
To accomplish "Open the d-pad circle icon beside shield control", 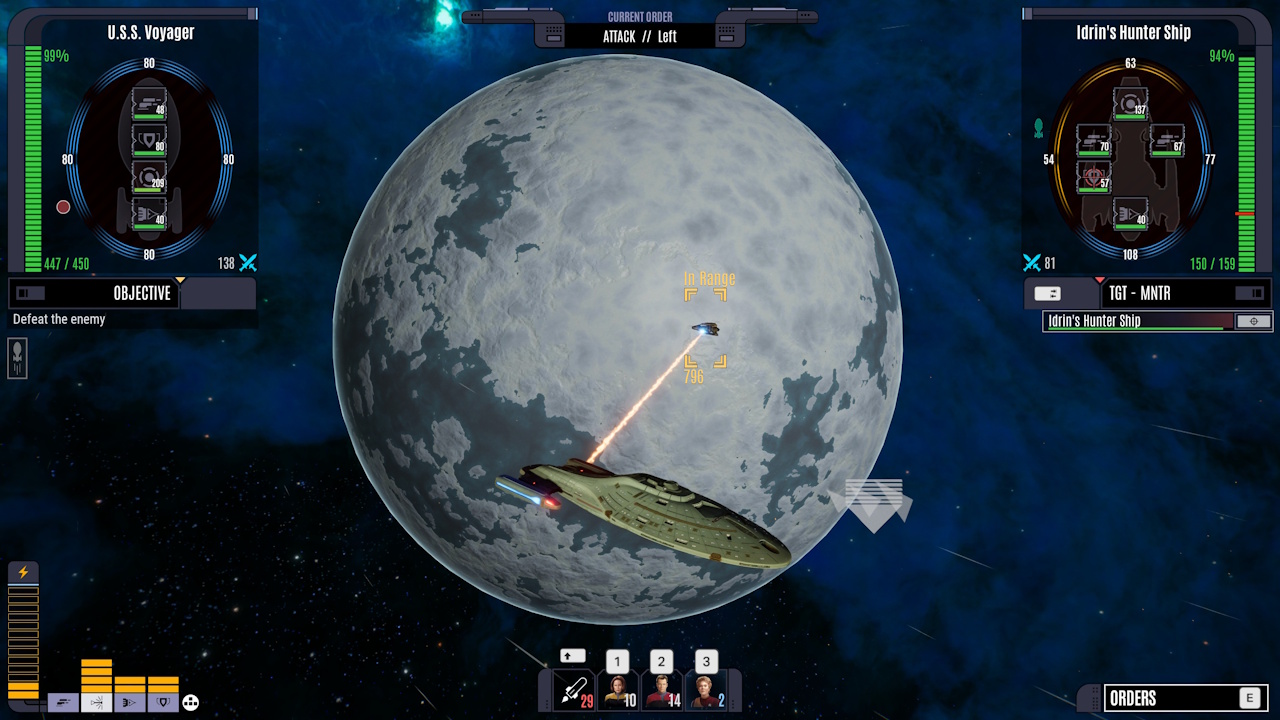I will coord(191,702).
